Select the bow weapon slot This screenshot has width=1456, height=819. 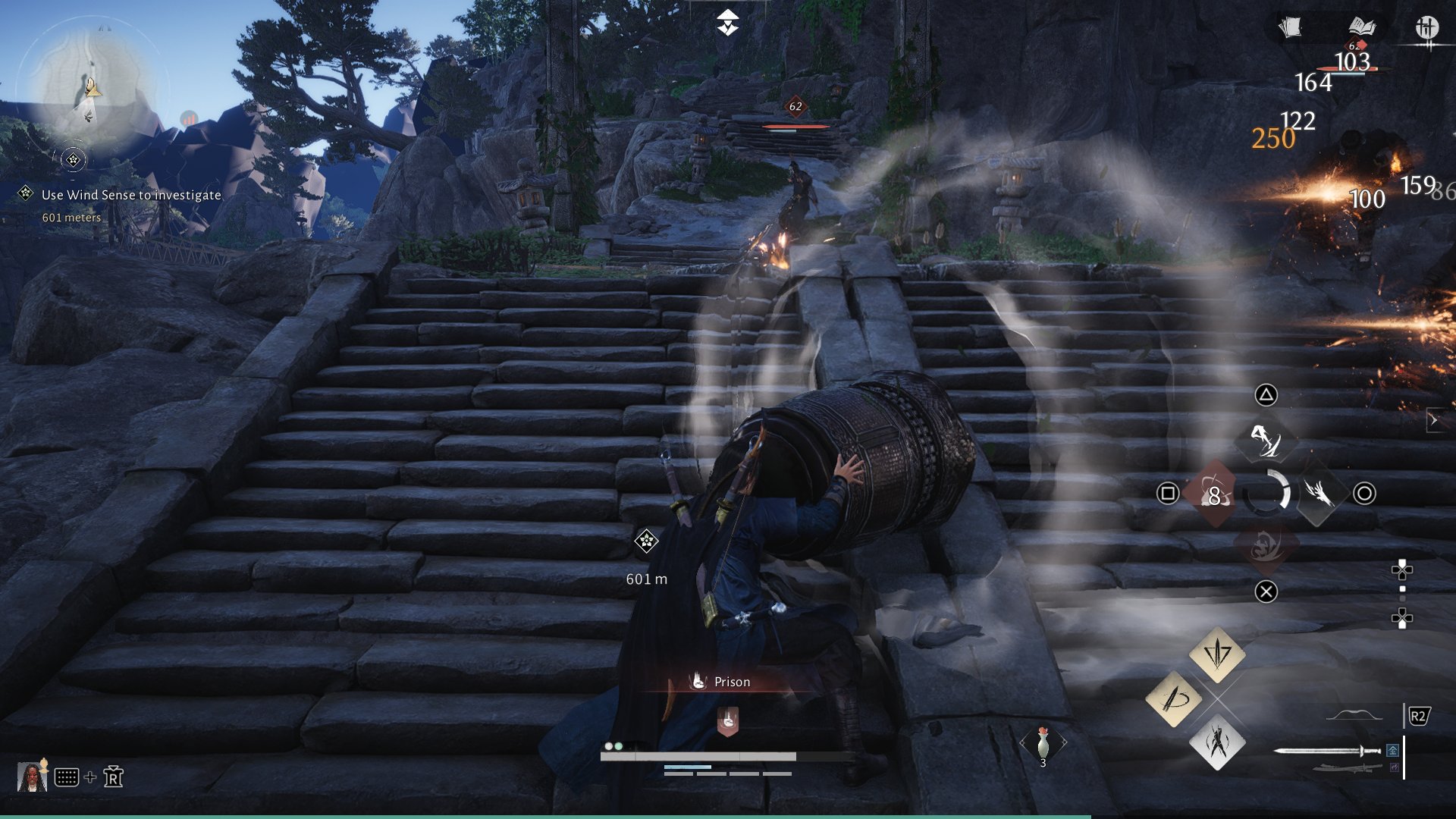(1354, 715)
